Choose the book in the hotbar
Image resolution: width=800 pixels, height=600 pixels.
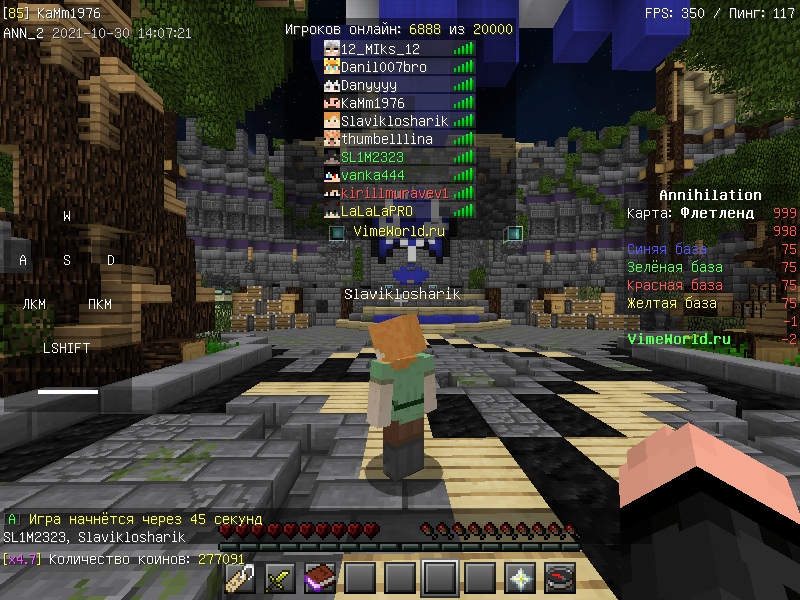coord(320,578)
